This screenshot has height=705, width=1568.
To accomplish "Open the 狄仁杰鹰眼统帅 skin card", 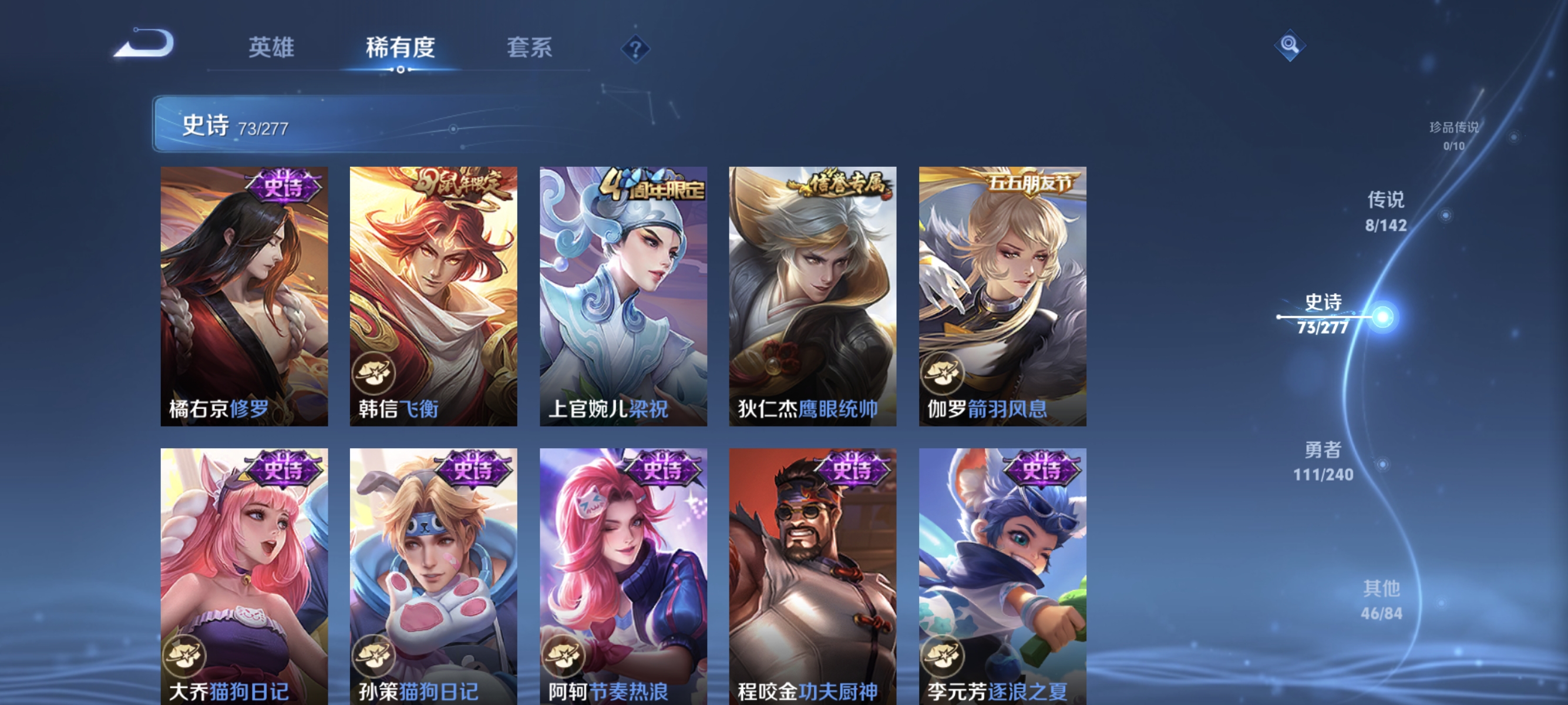I will 812,296.
